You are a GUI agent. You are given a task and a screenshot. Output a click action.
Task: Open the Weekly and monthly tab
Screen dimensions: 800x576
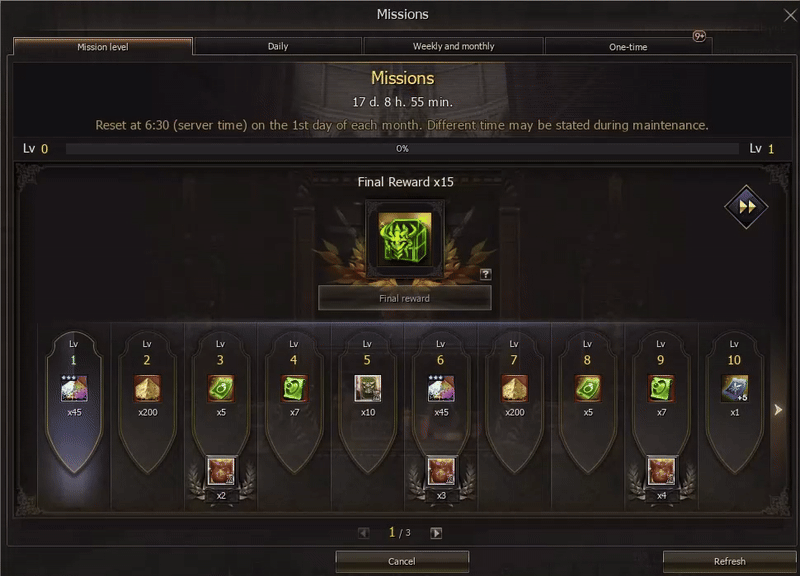[453, 46]
